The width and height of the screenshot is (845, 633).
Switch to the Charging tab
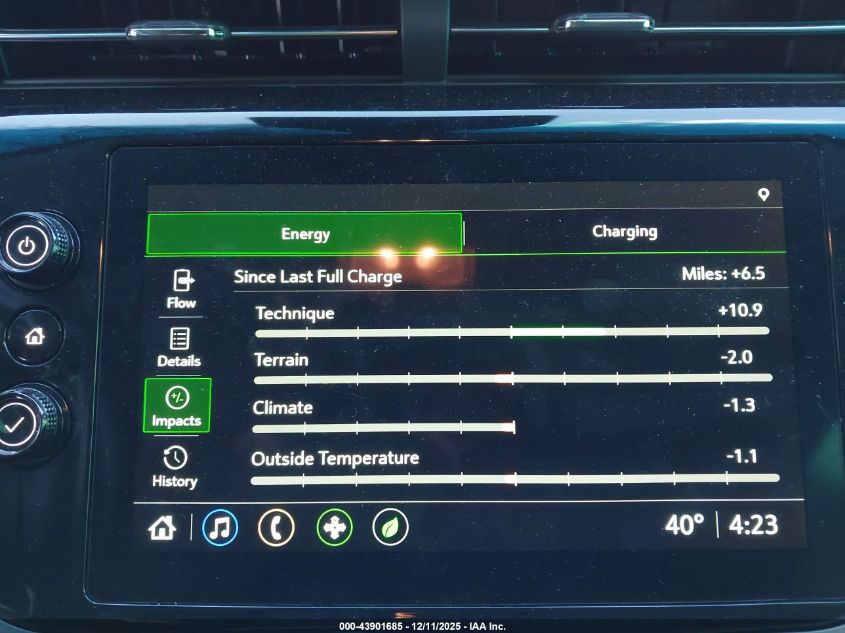624,232
